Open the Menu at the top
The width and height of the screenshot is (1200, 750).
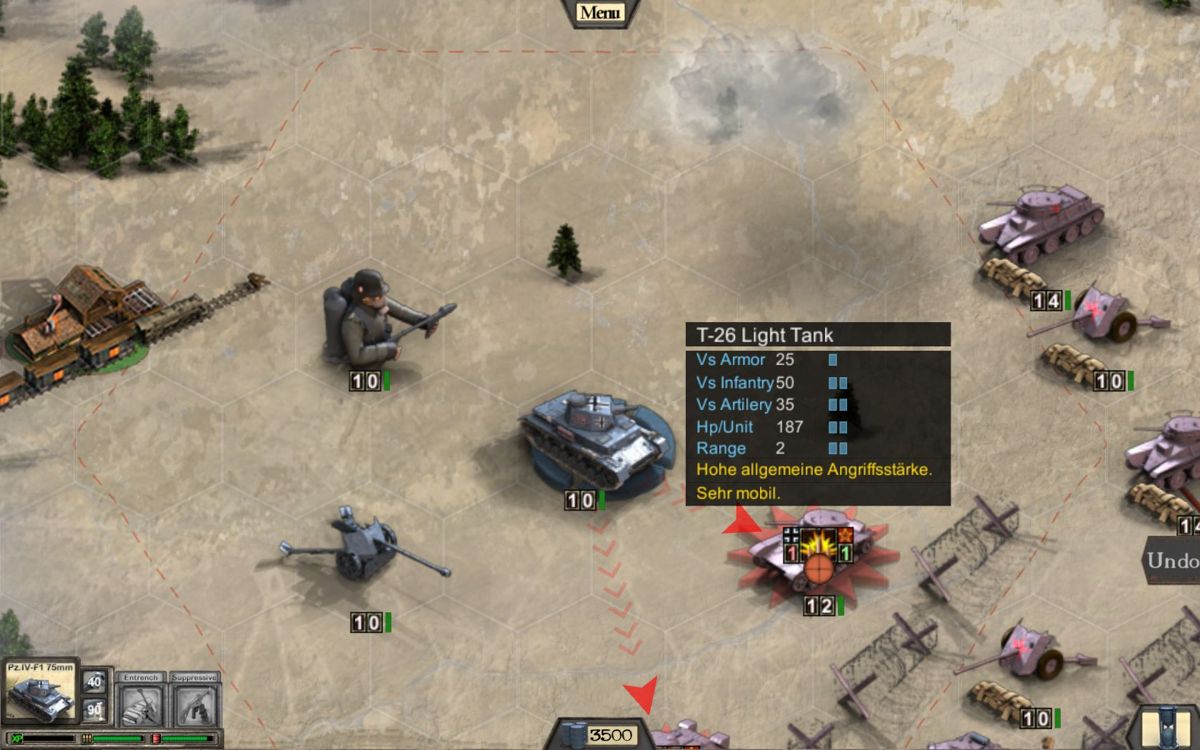click(599, 13)
